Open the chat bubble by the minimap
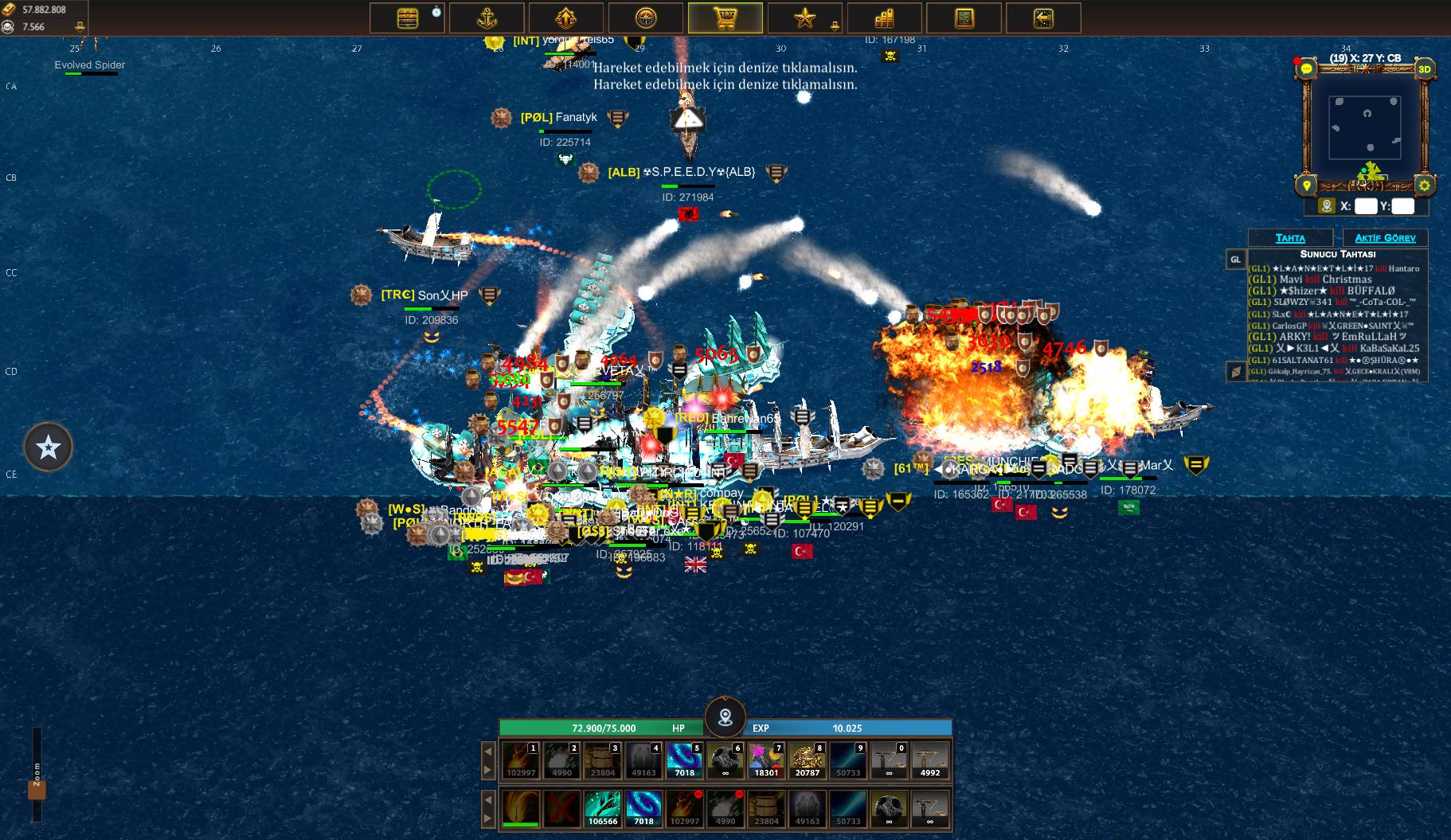Viewport: 1451px width, 840px height. 1306,69
